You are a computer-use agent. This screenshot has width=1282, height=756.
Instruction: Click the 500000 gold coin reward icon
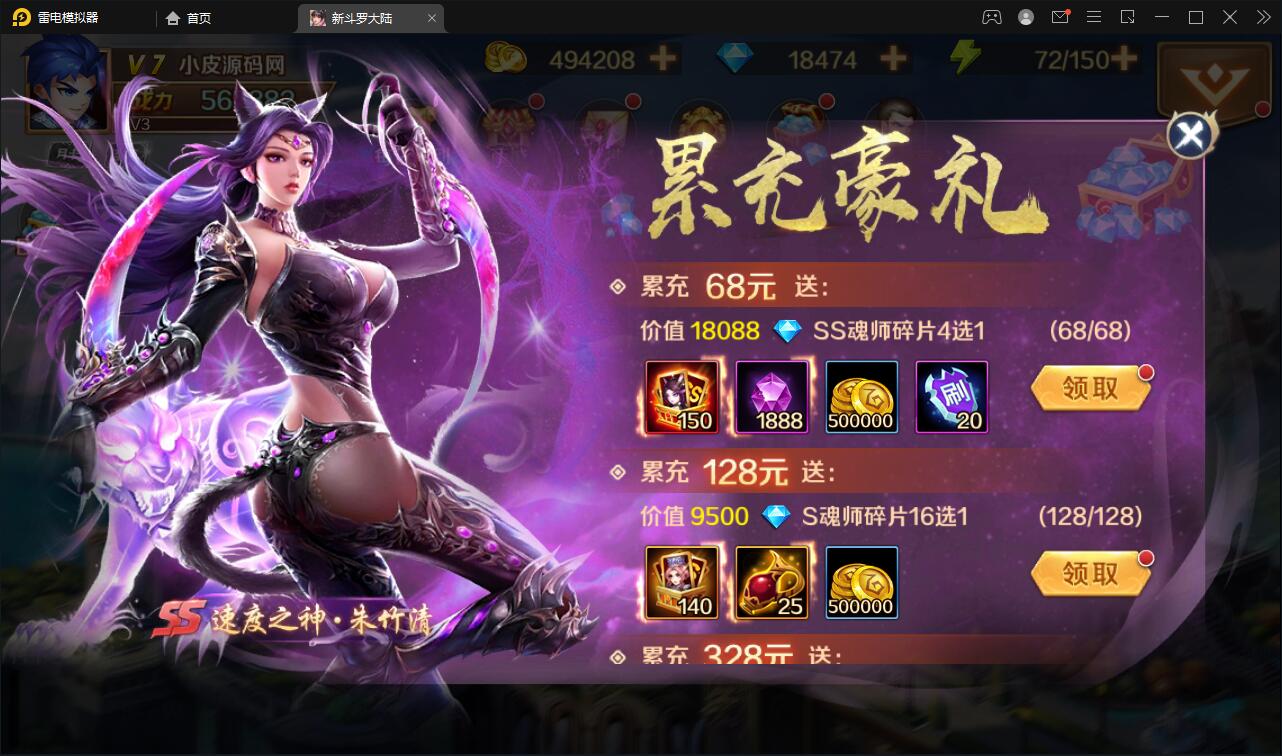coord(861,399)
